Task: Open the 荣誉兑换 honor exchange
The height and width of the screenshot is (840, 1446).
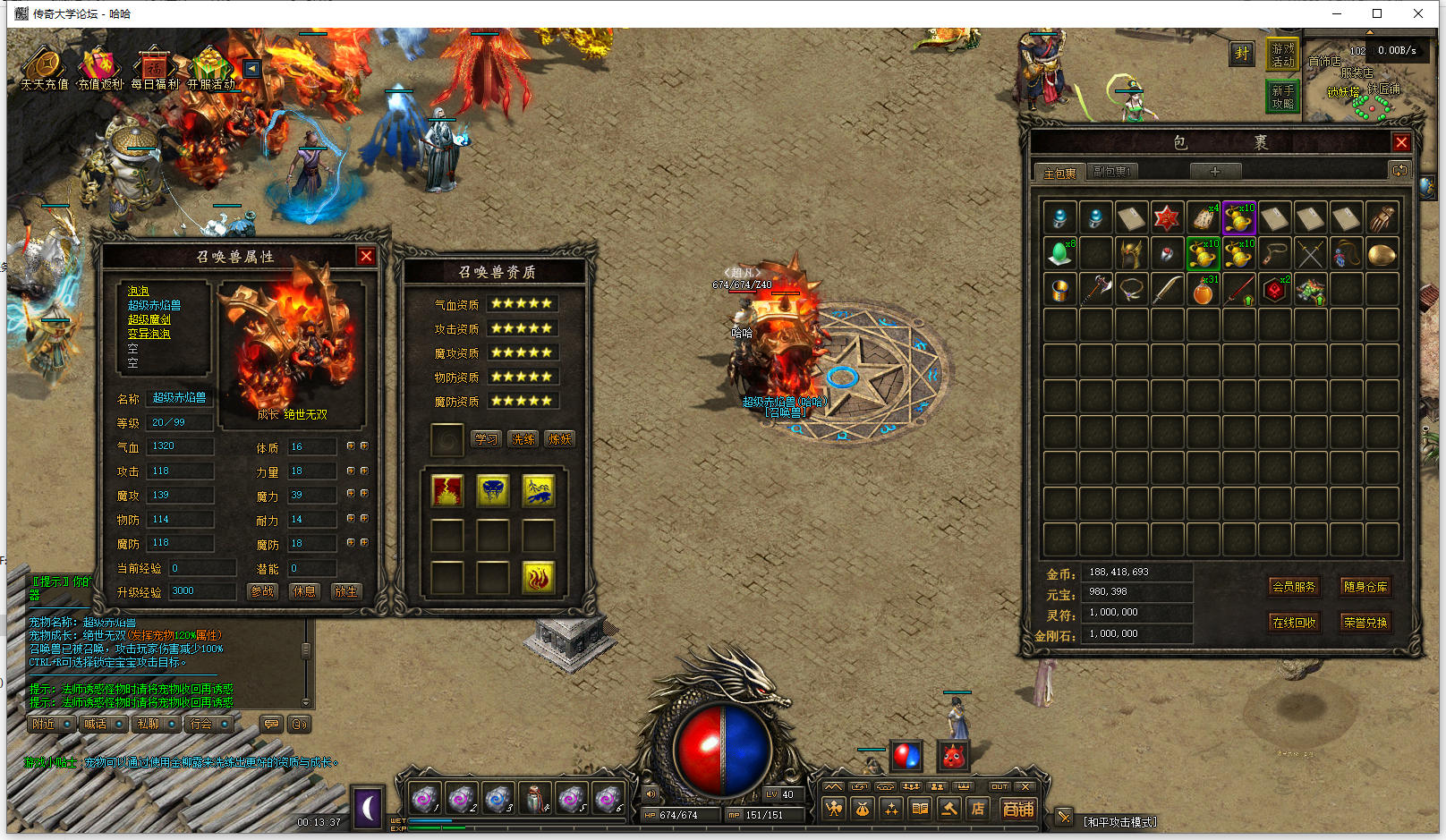Action: (1365, 623)
